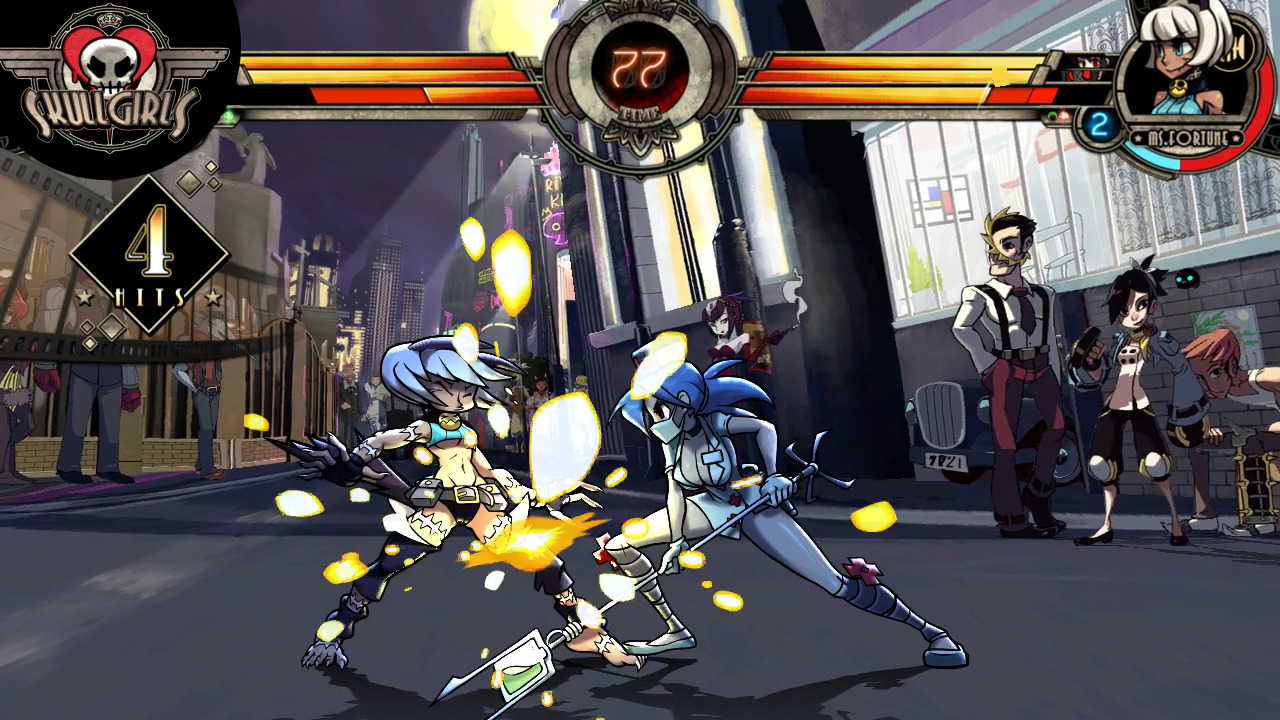Click the Skullgirls logo emblem
This screenshot has height=720, width=1280.
pyautogui.click(x=106, y=80)
